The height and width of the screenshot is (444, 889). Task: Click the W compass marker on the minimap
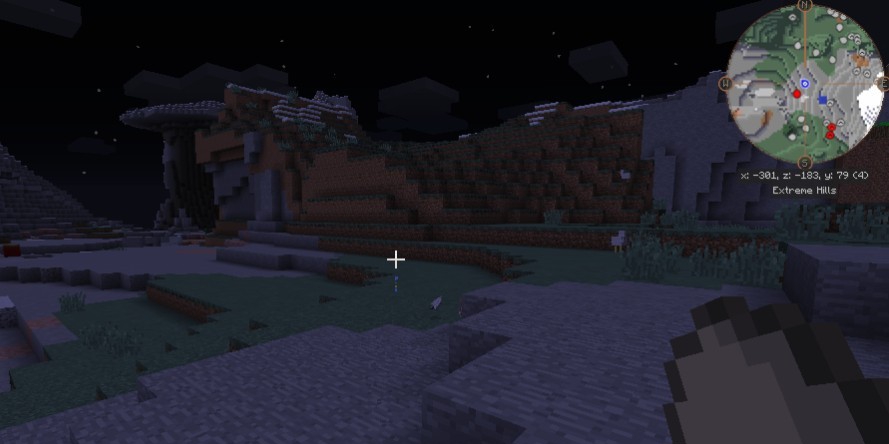[726, 84]
